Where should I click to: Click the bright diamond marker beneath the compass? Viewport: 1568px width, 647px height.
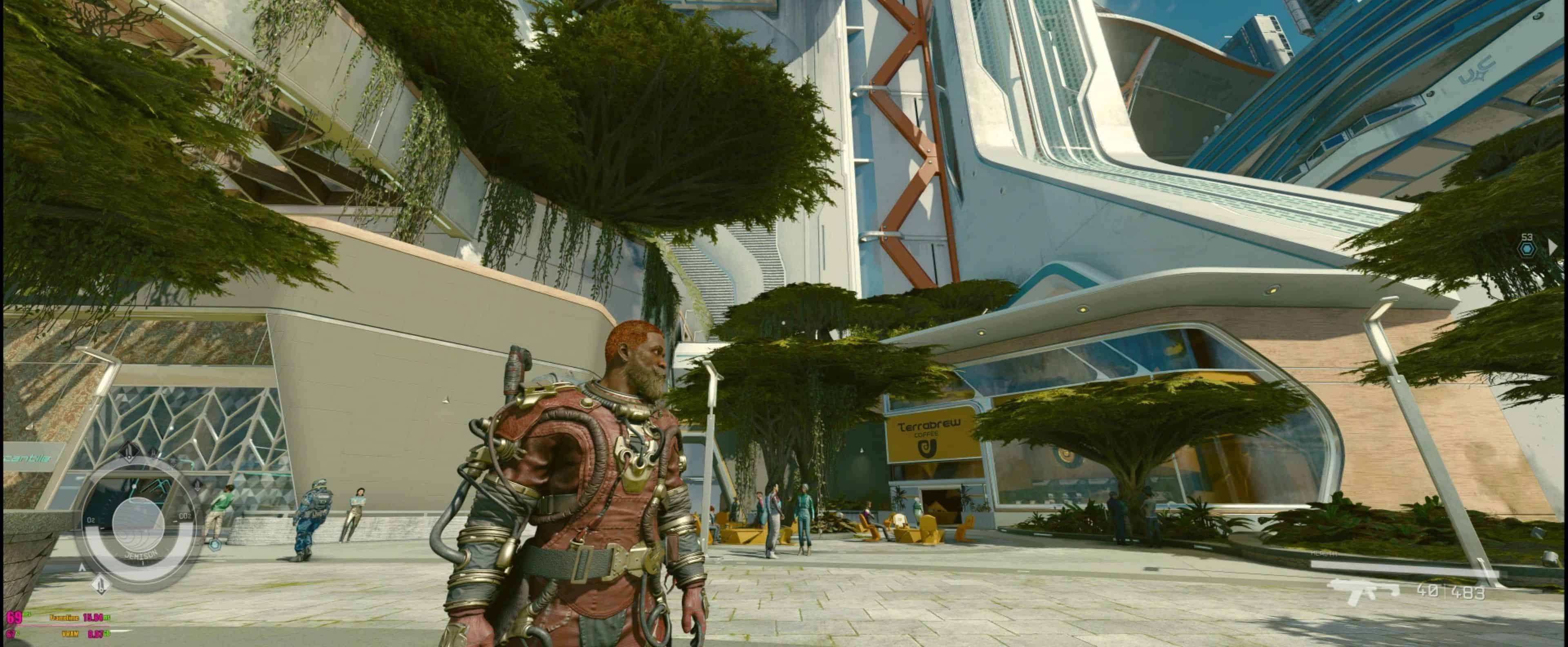click(101, 585)
